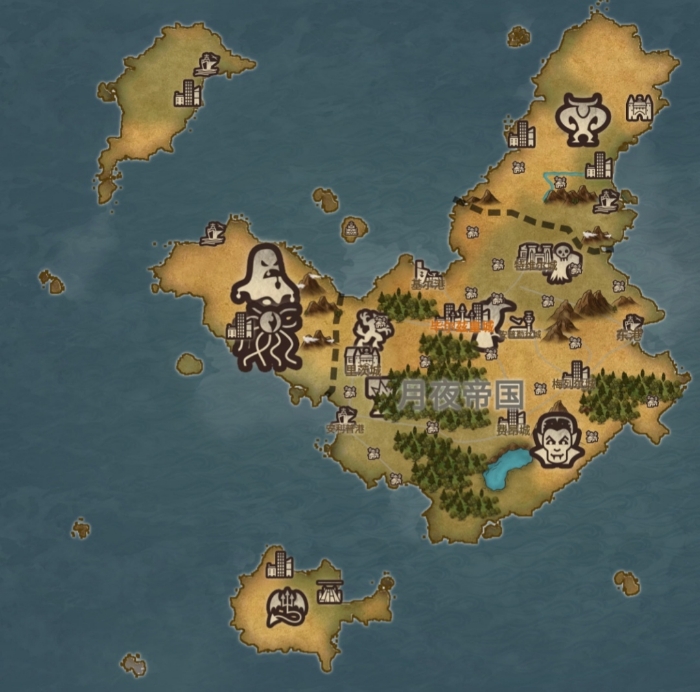700x692 pixels.
Task: Open the dragon marker on southern island
Action: tap(288, 606)
